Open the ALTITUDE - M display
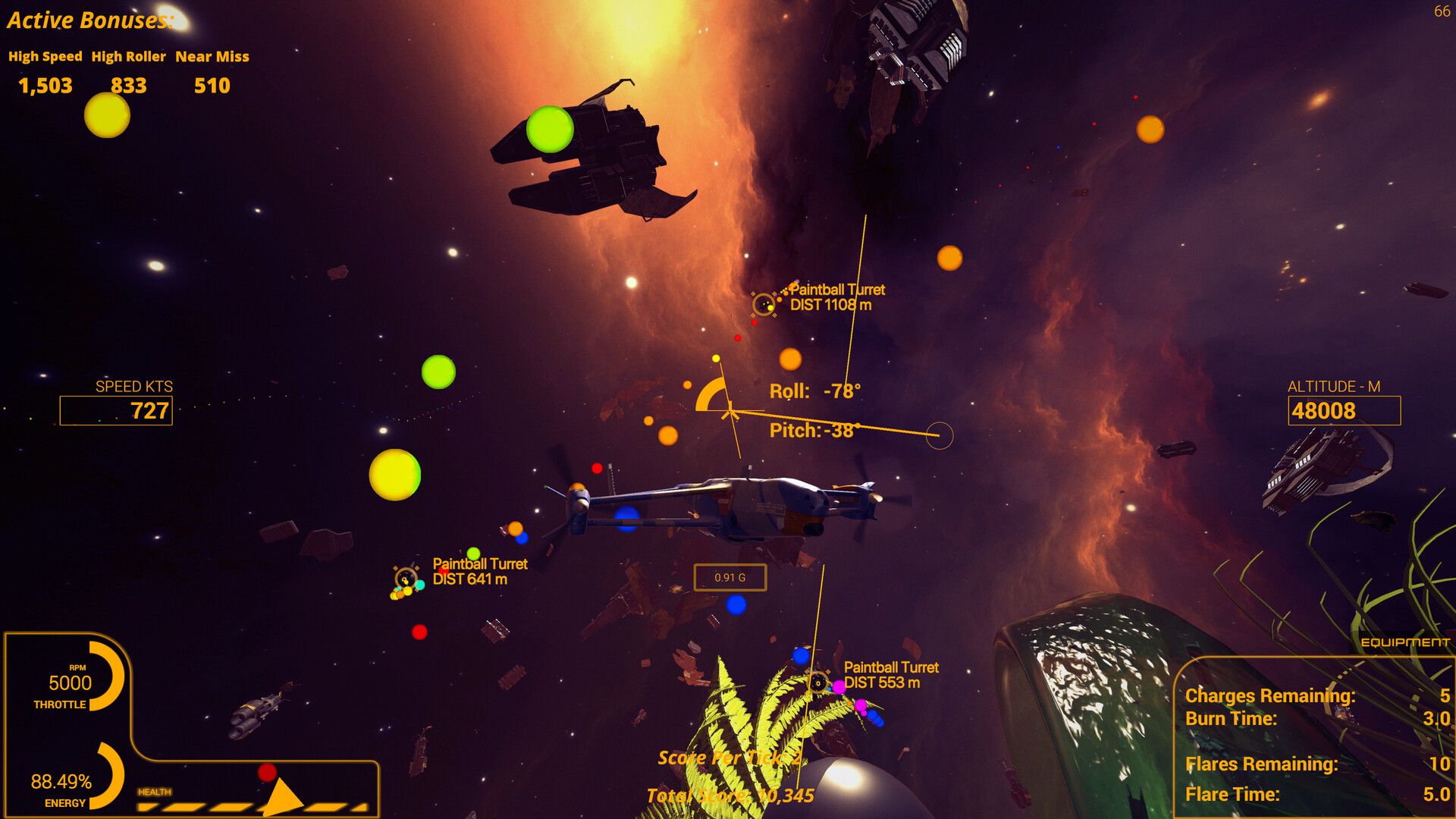This screenshot has height=819, width=1456. (x=1344, y=410)
